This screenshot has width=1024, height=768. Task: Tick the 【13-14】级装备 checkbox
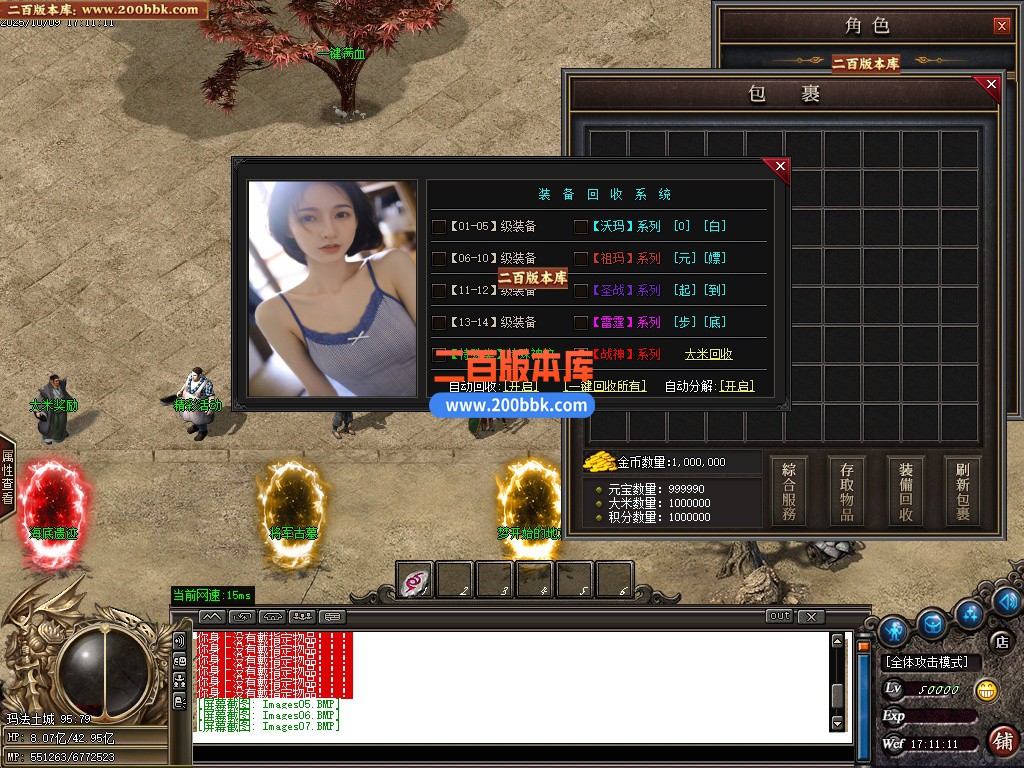(439, 323)
